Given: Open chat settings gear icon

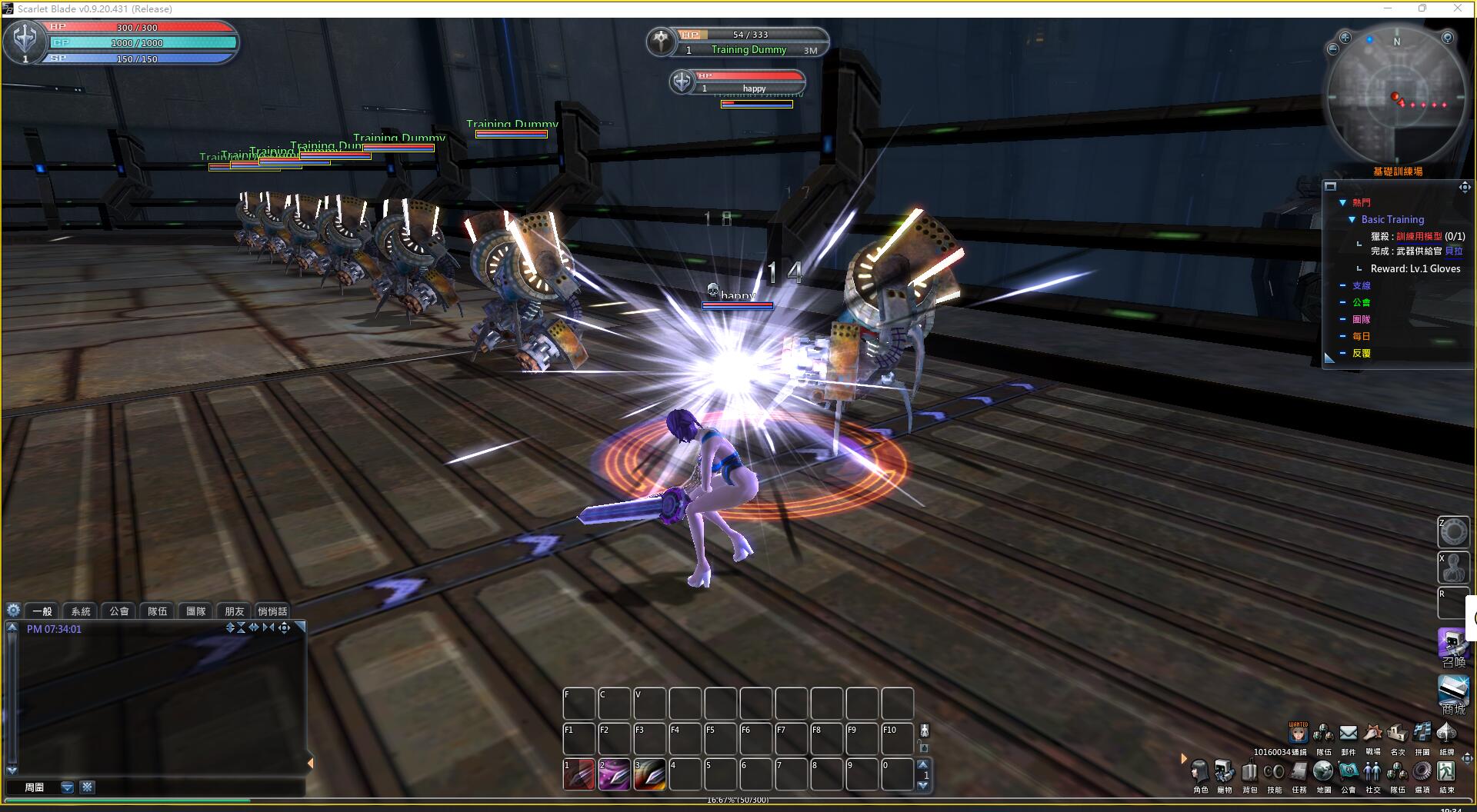Looking at the screenshot, I should pos(13,611).
